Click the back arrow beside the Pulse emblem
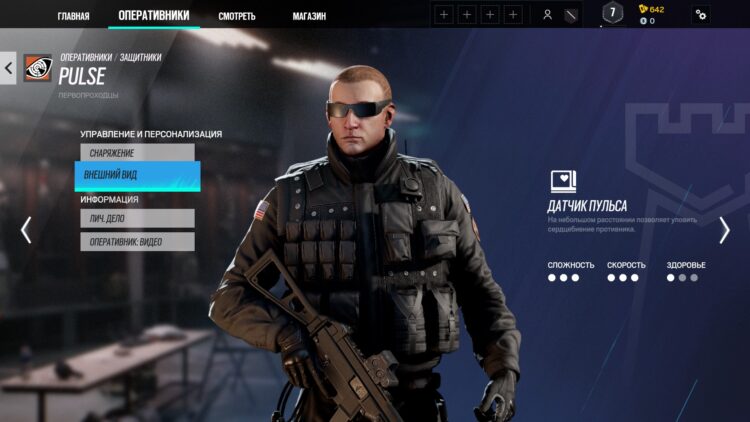Image resolution: width=750 pixels, height=422 pixels. click(9, 68)
